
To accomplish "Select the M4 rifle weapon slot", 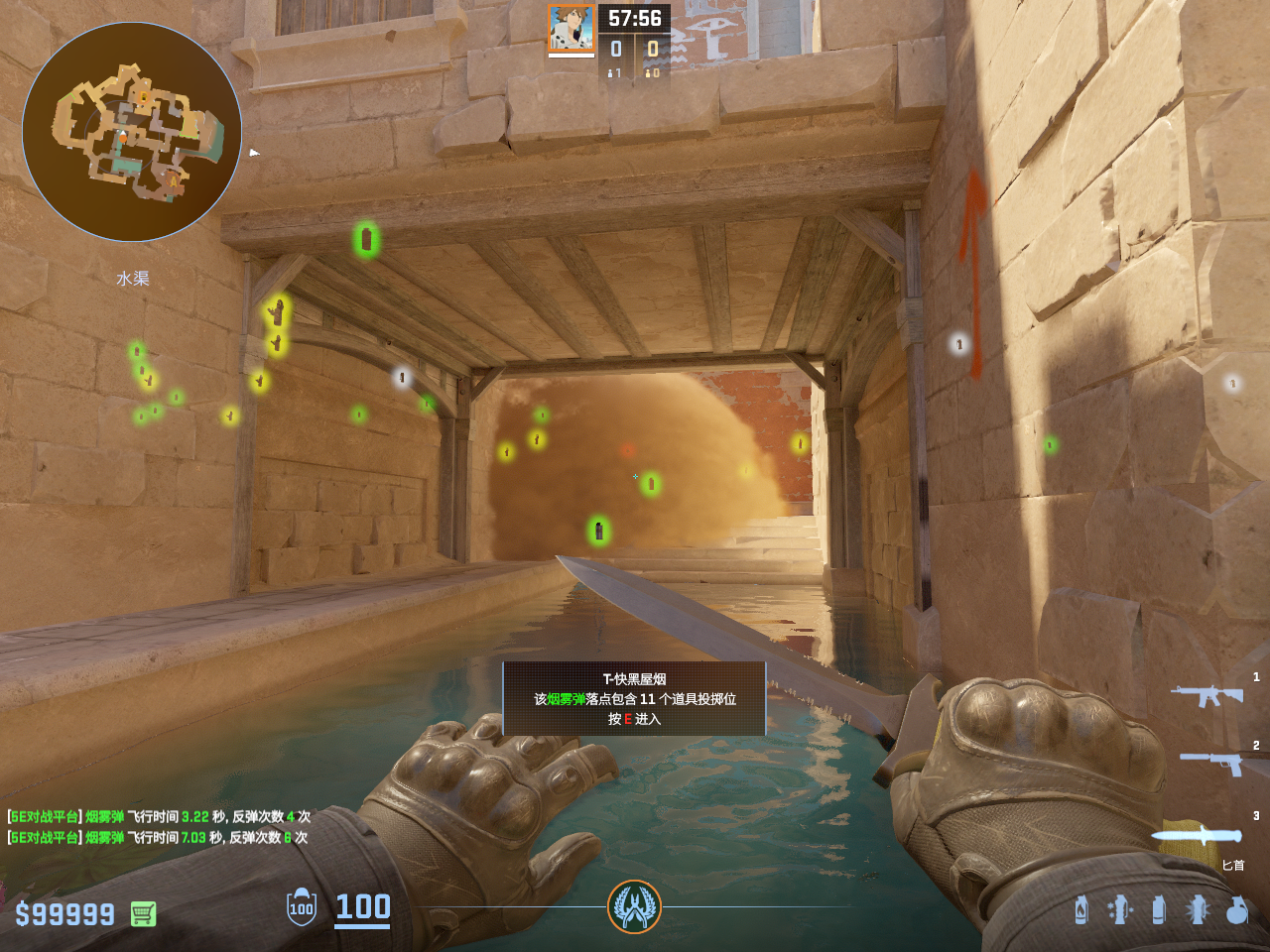I will coord(1206,695).
